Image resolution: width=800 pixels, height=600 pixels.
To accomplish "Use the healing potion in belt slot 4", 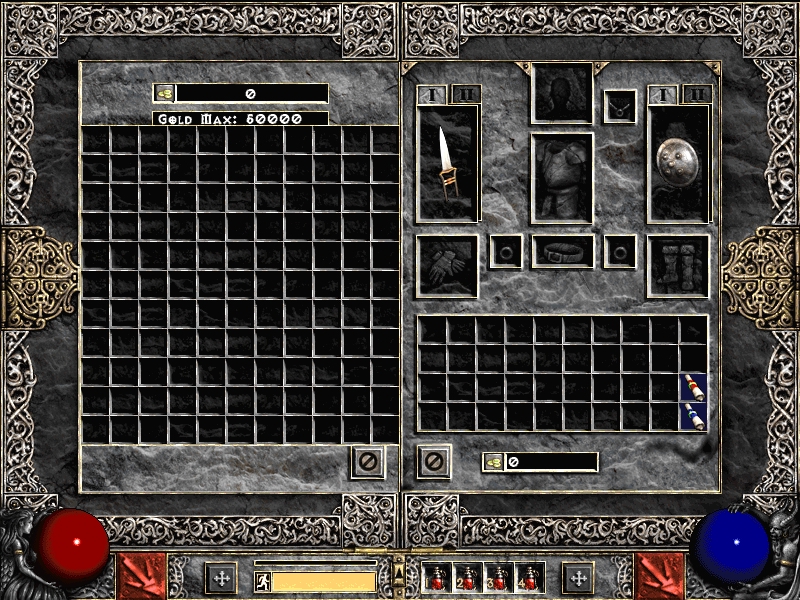I will click(x=527, y=578).
